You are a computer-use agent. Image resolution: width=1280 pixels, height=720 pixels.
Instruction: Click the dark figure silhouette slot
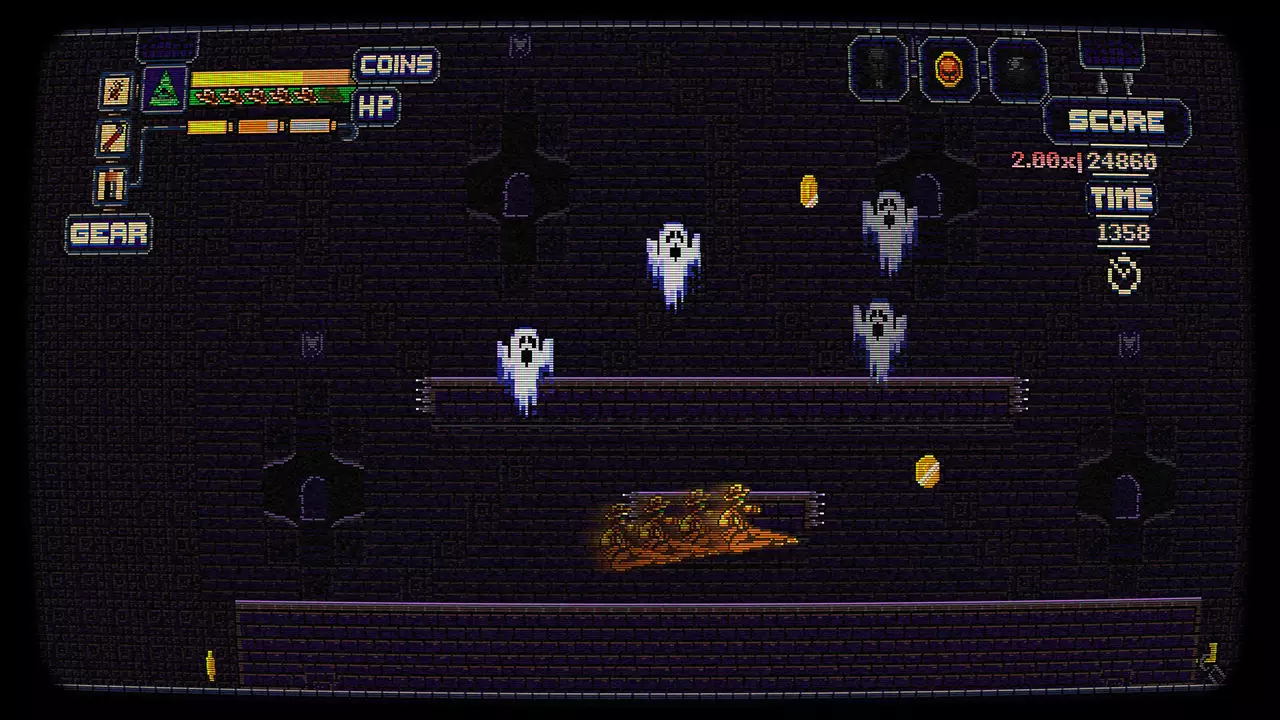(878, 68)
